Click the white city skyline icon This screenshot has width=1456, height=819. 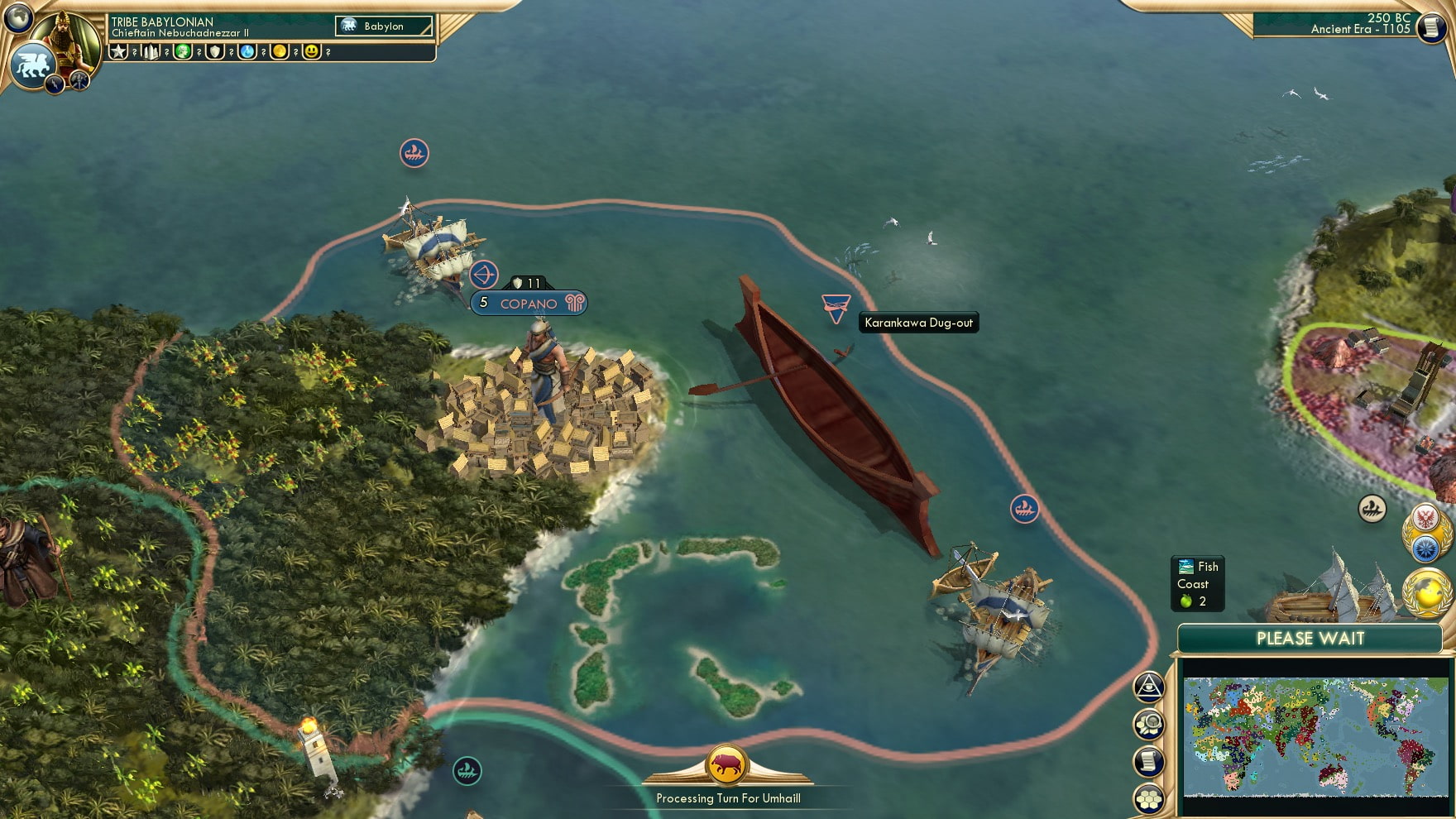click(151, 51)
